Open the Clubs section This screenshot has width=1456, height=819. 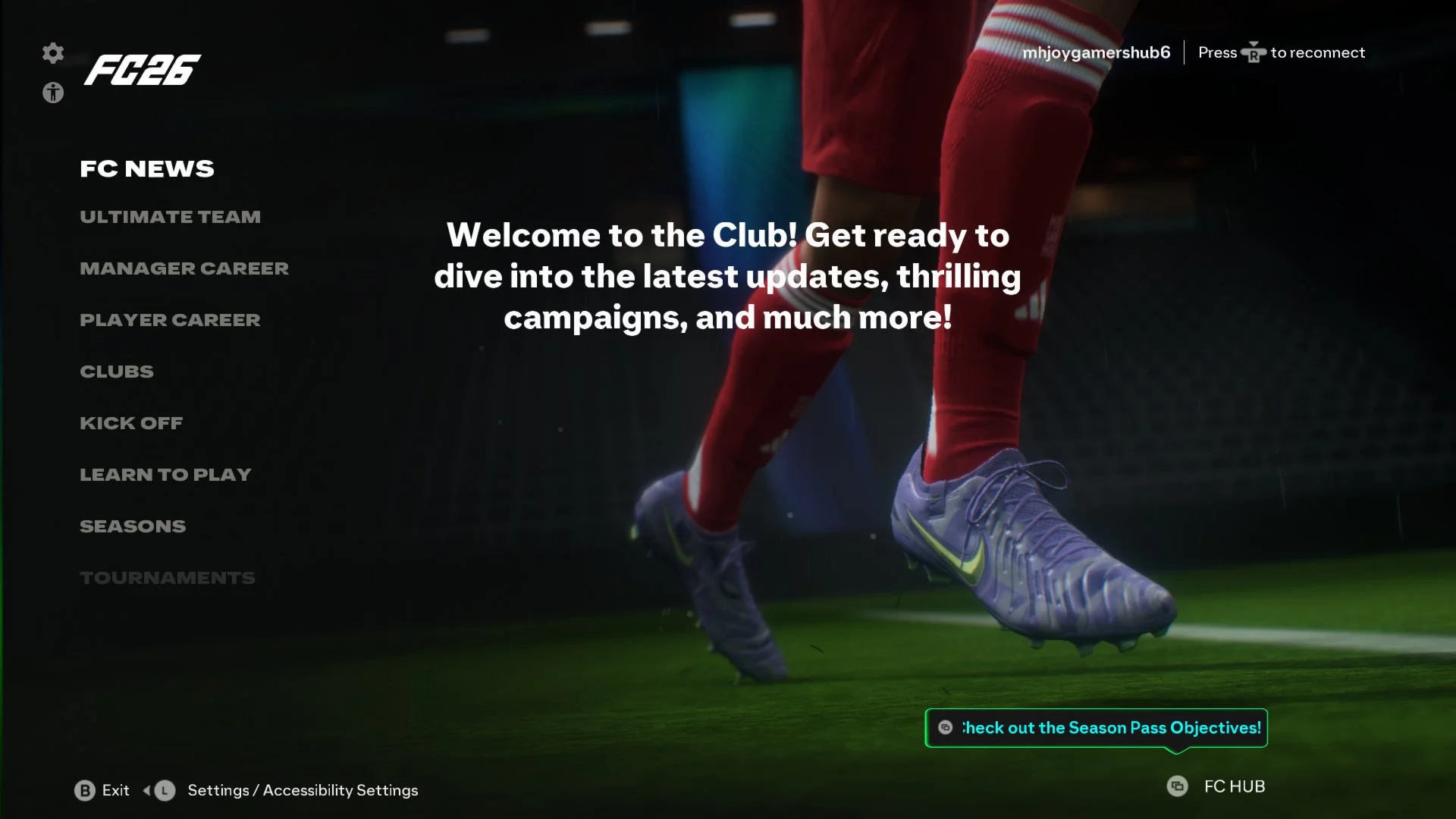pyautogui.click(x=116, y=371)
